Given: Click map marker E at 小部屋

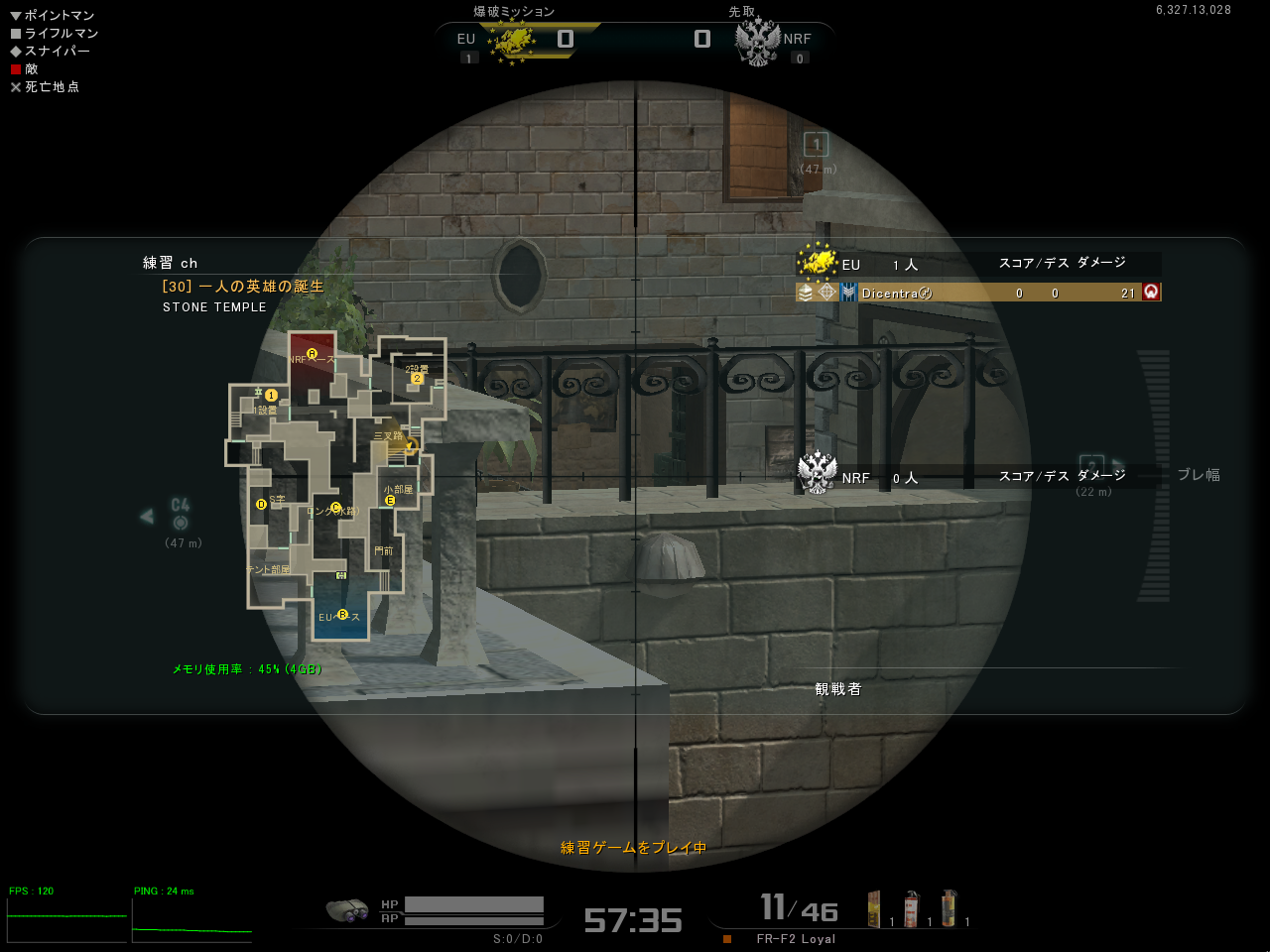Looking at the screenshot, I should click(x=390, y=501).
